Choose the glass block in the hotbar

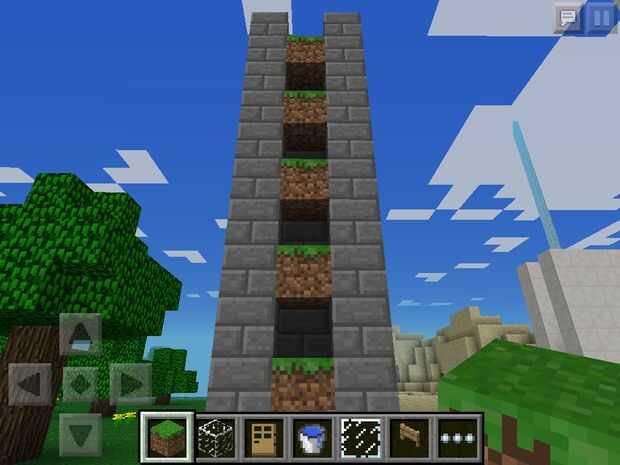point(214,437)
